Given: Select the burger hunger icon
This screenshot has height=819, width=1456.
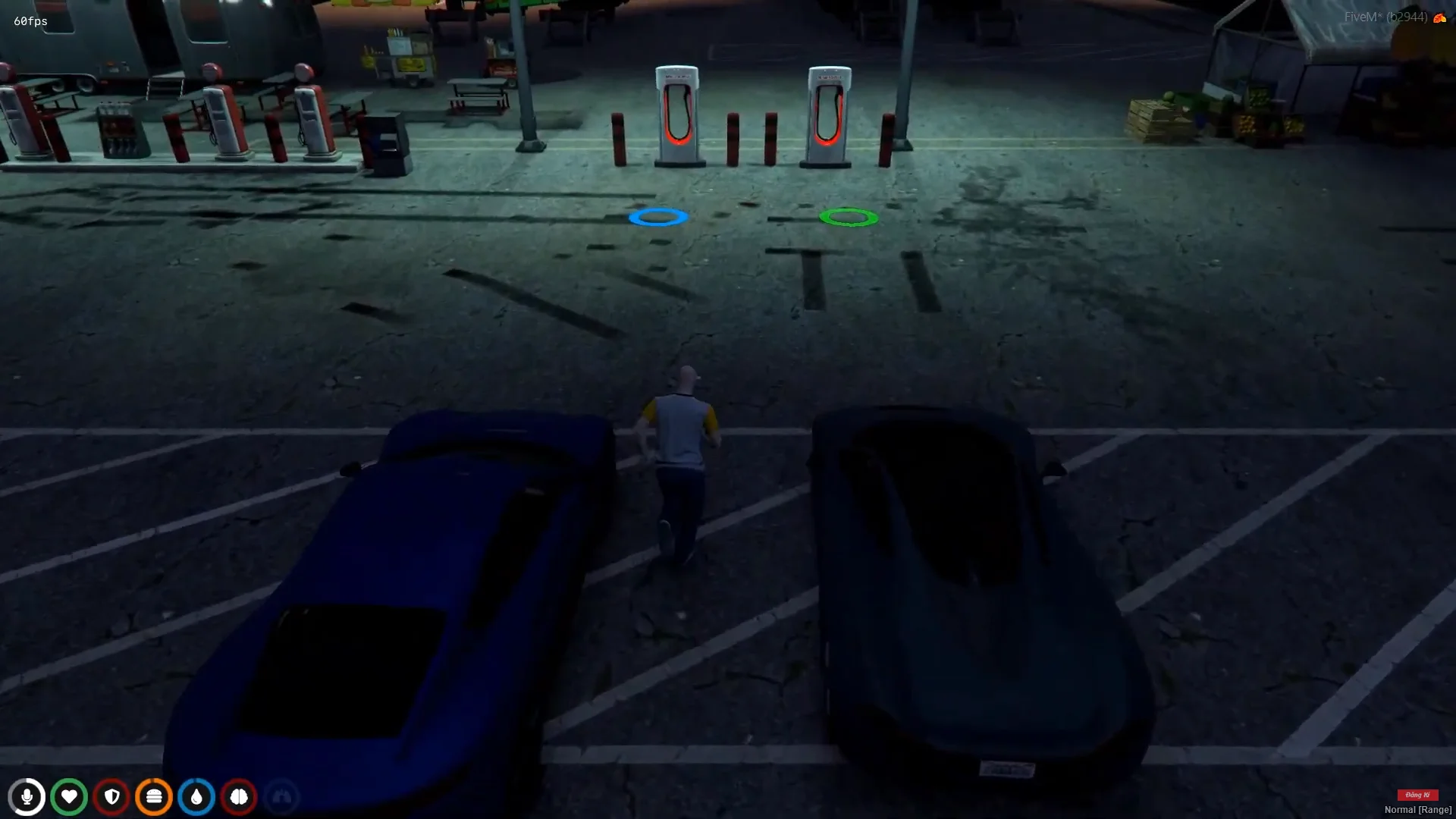Looking at the screenshot, I should click(x=154, y=797).
